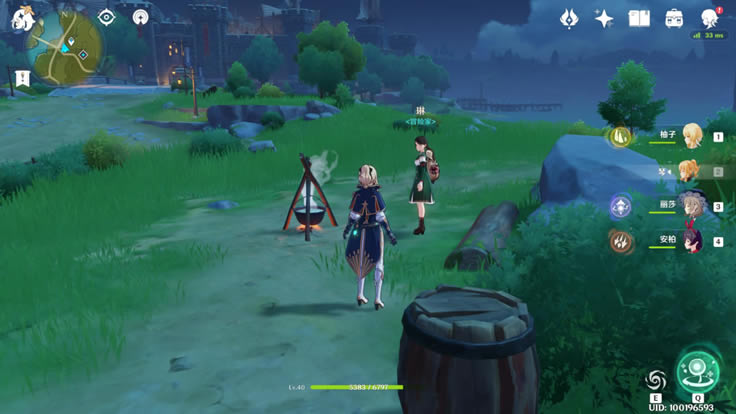Open the quest banner with exclamation mark
736x414 pixels.
coord(19,79)
